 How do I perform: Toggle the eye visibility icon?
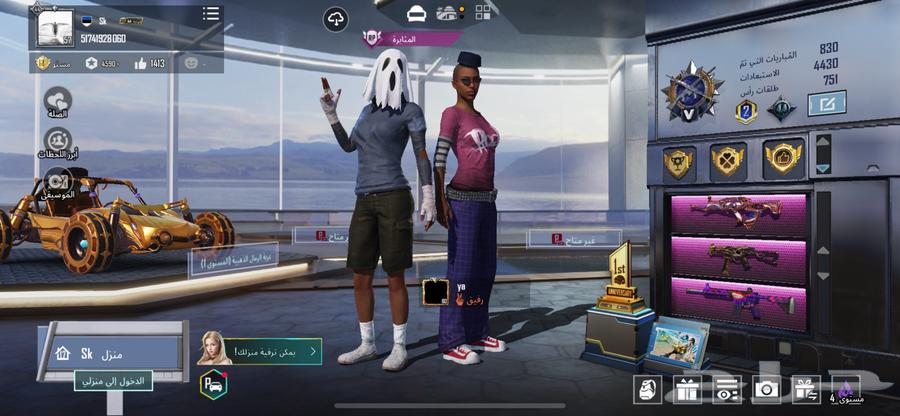726,390
